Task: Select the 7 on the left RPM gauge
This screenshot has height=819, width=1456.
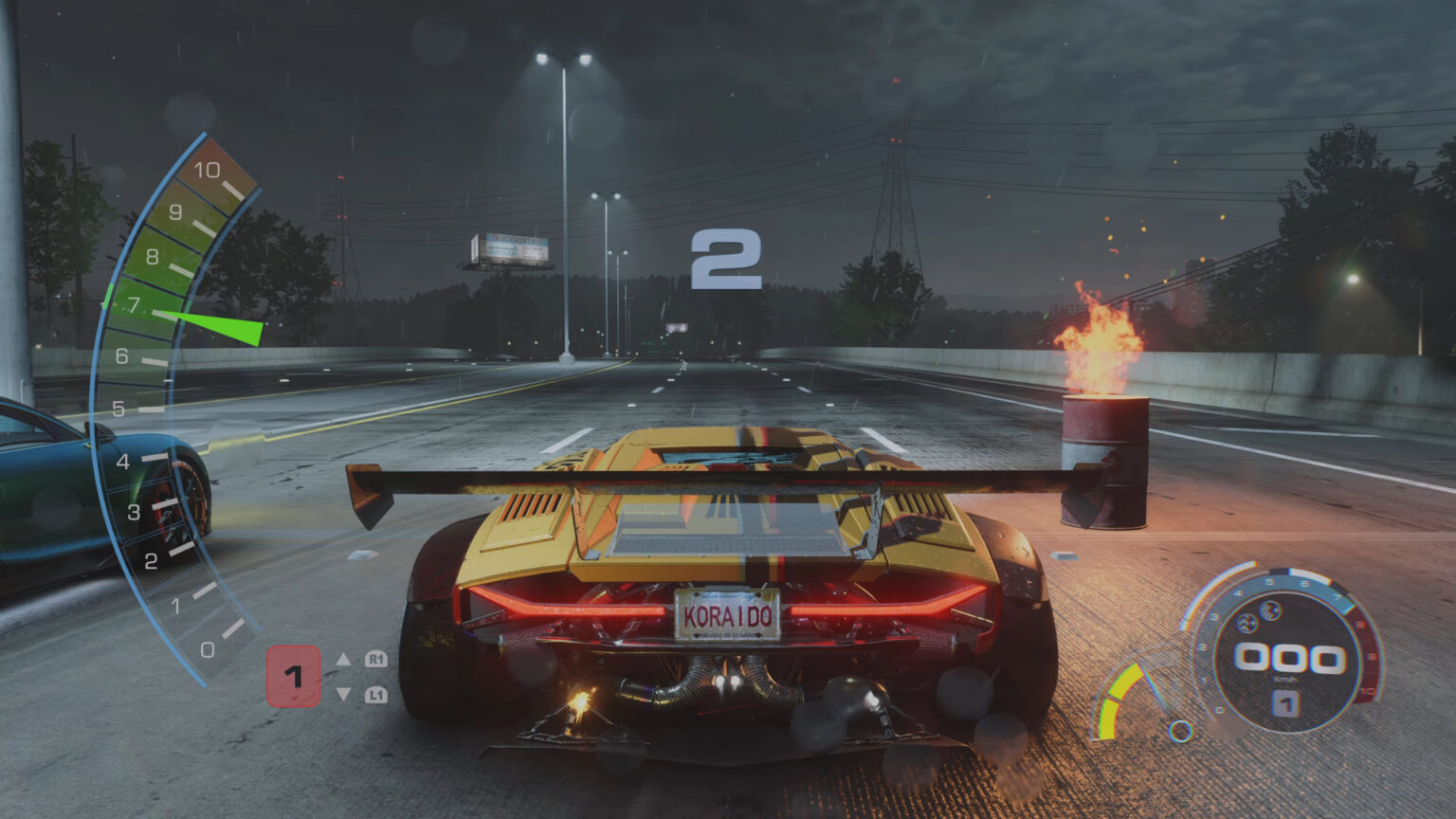Action: [x=133, y=306]
